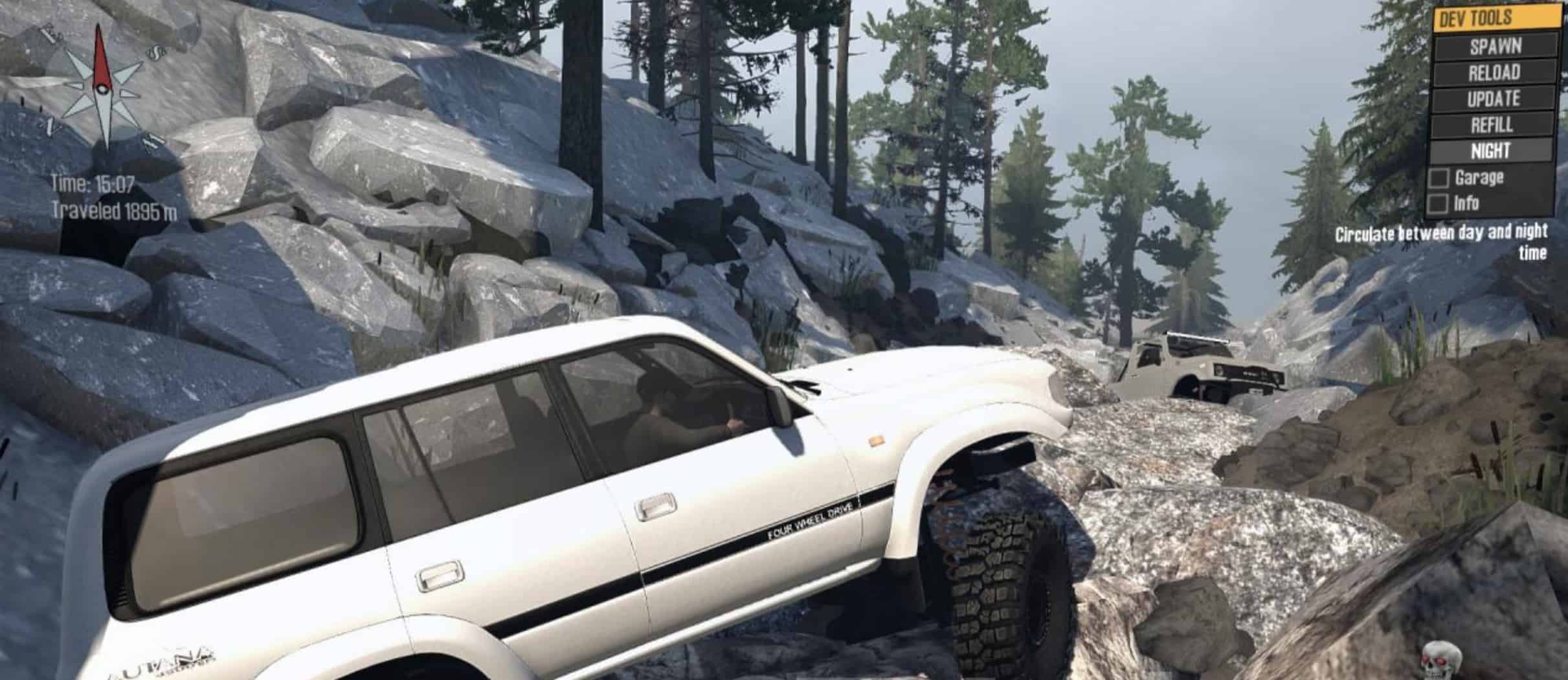Toggle the Garage checkbox
The image size is (1568, 680).
[1439, 178]
